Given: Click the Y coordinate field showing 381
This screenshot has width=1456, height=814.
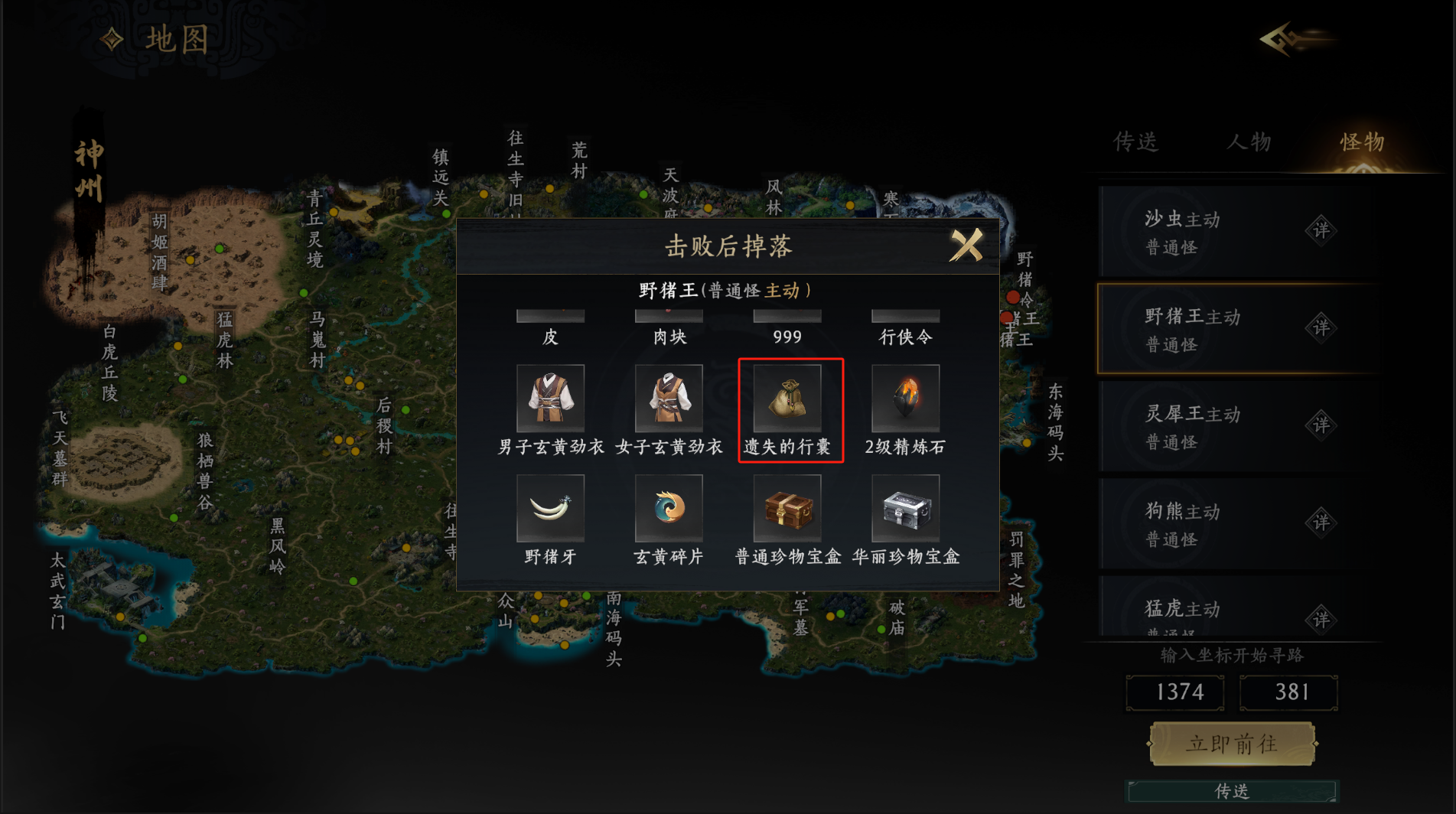Looking at the screenshot, I should (x=1289, y=692).
